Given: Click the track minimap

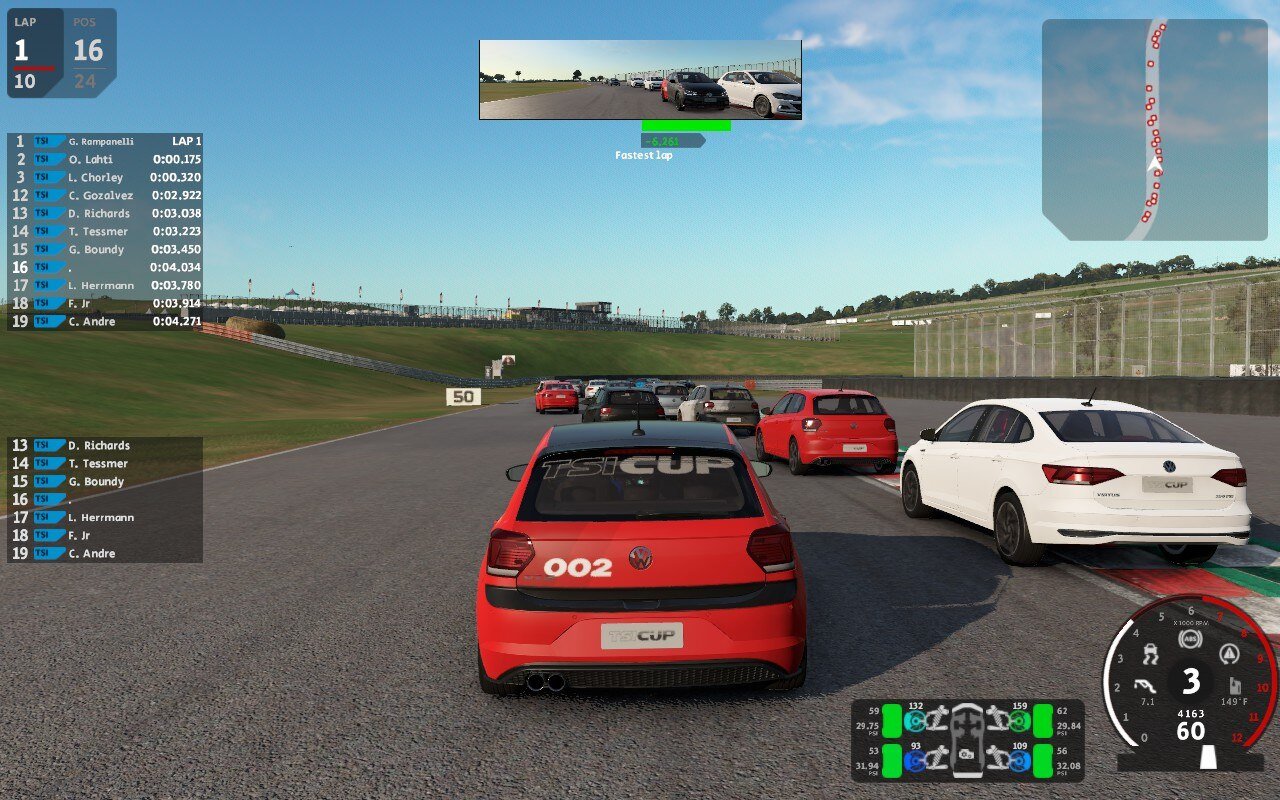Looking at the screenshot, I should 1154,129.
